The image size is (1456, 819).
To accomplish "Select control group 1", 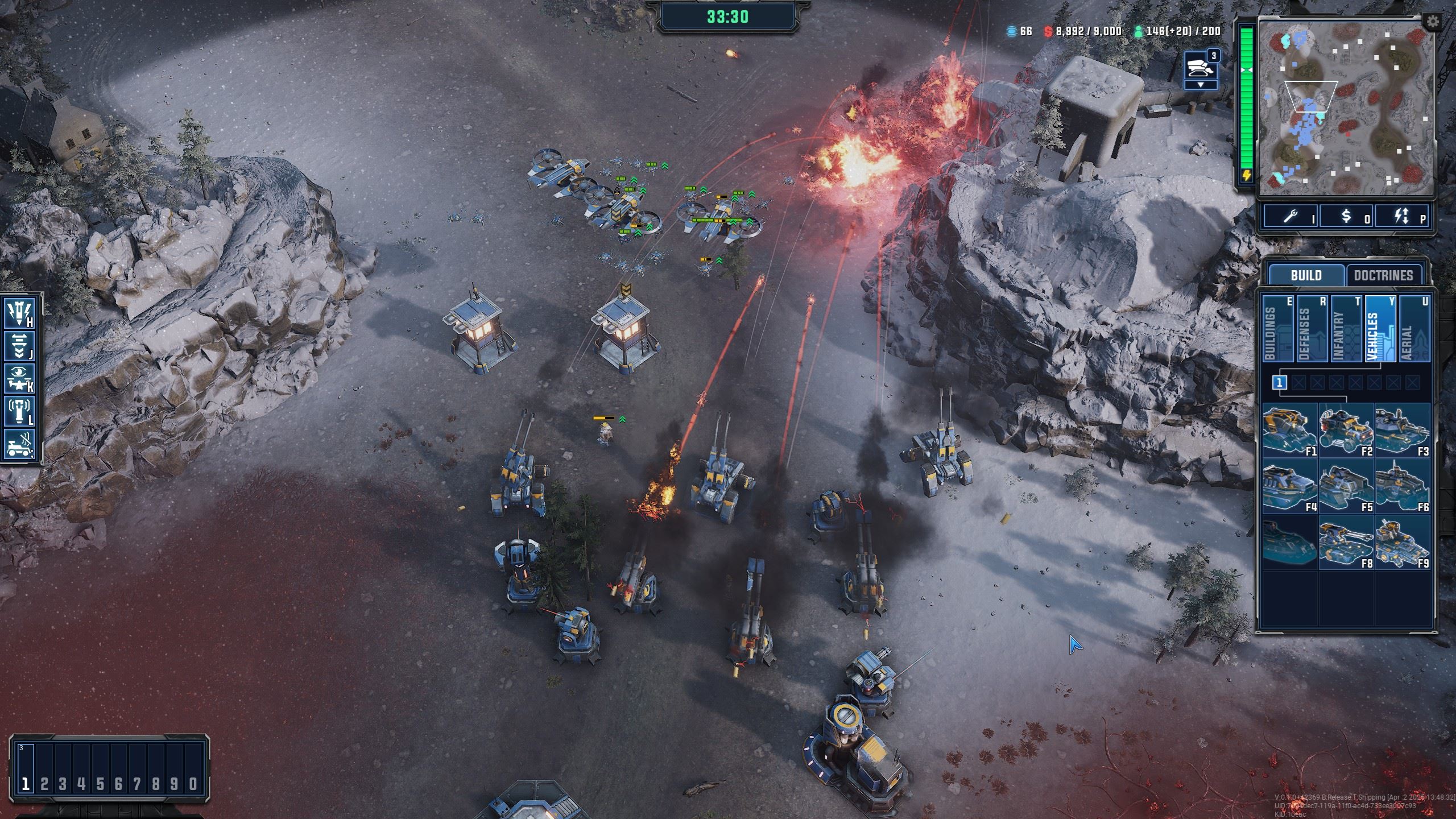I will [x=25, y=784].
